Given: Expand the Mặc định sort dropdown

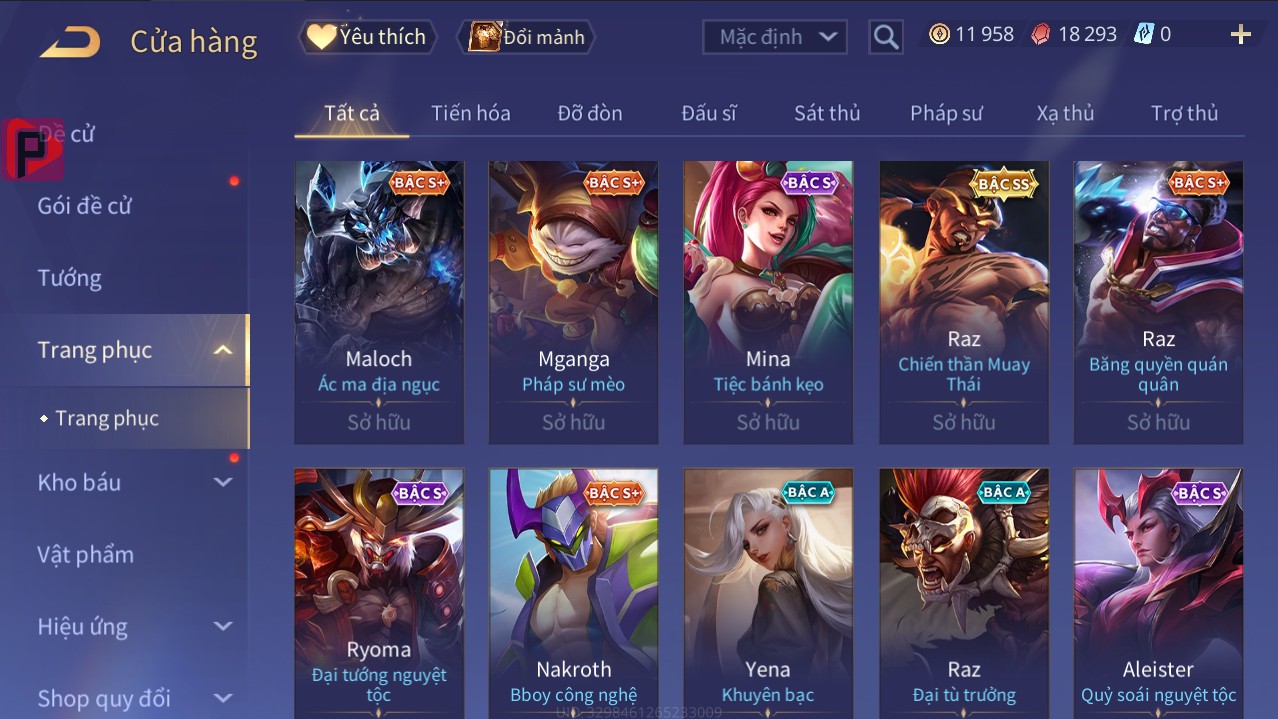Looking at the screenshot, I should click(775, 37).
